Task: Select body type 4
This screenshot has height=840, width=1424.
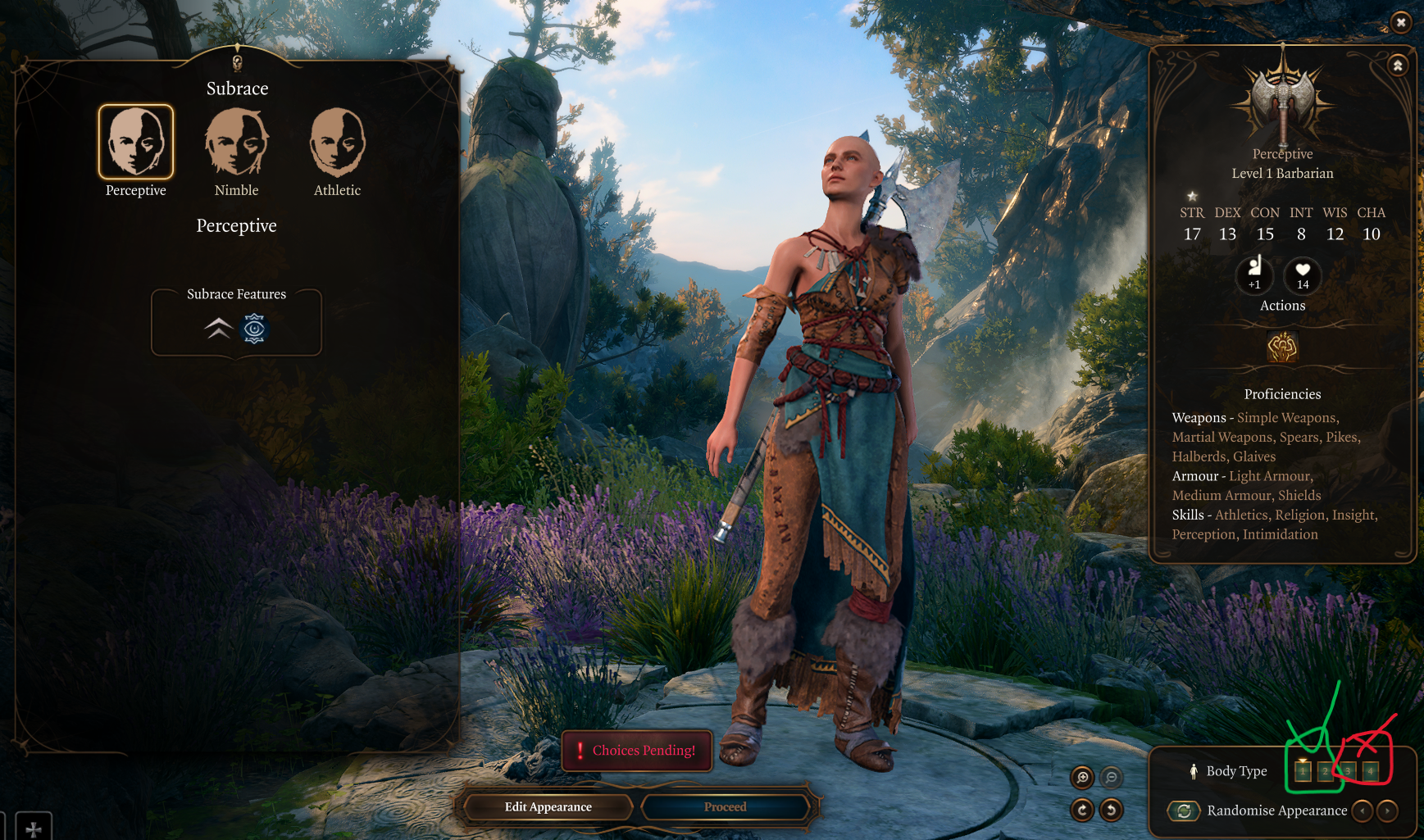Action: [1370, 771]
